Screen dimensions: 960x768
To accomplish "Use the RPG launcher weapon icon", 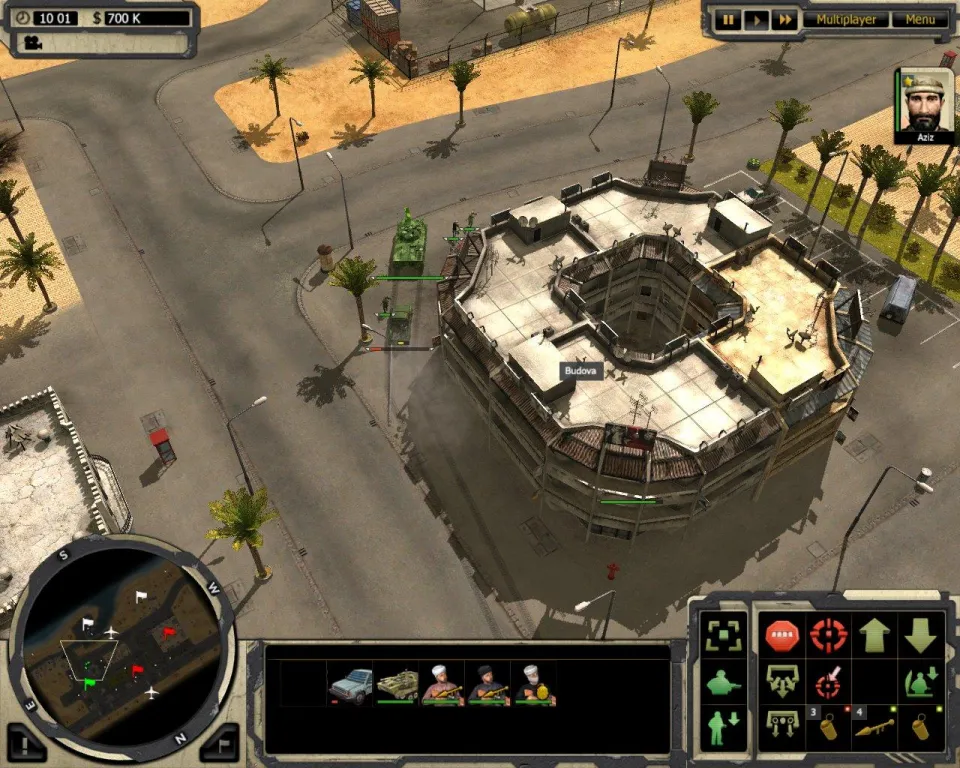I will point(874,728).
